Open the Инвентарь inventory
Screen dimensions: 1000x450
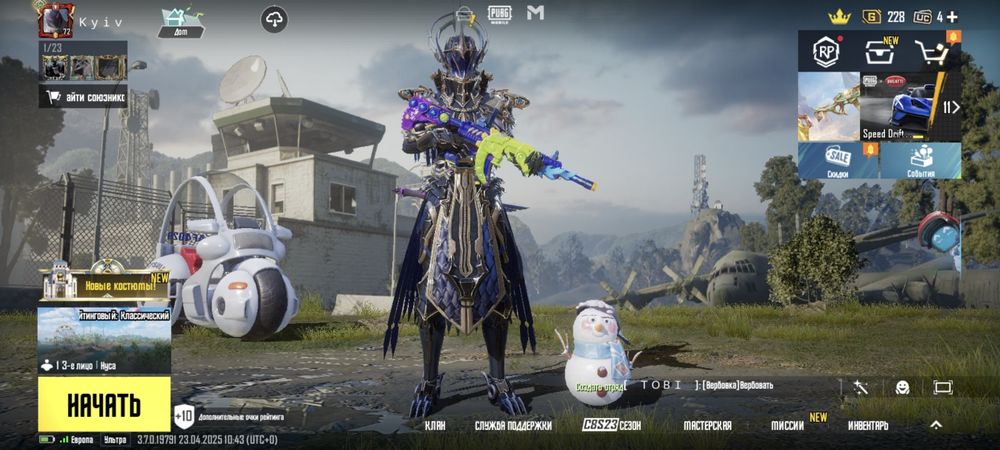(x=868, y=425)
